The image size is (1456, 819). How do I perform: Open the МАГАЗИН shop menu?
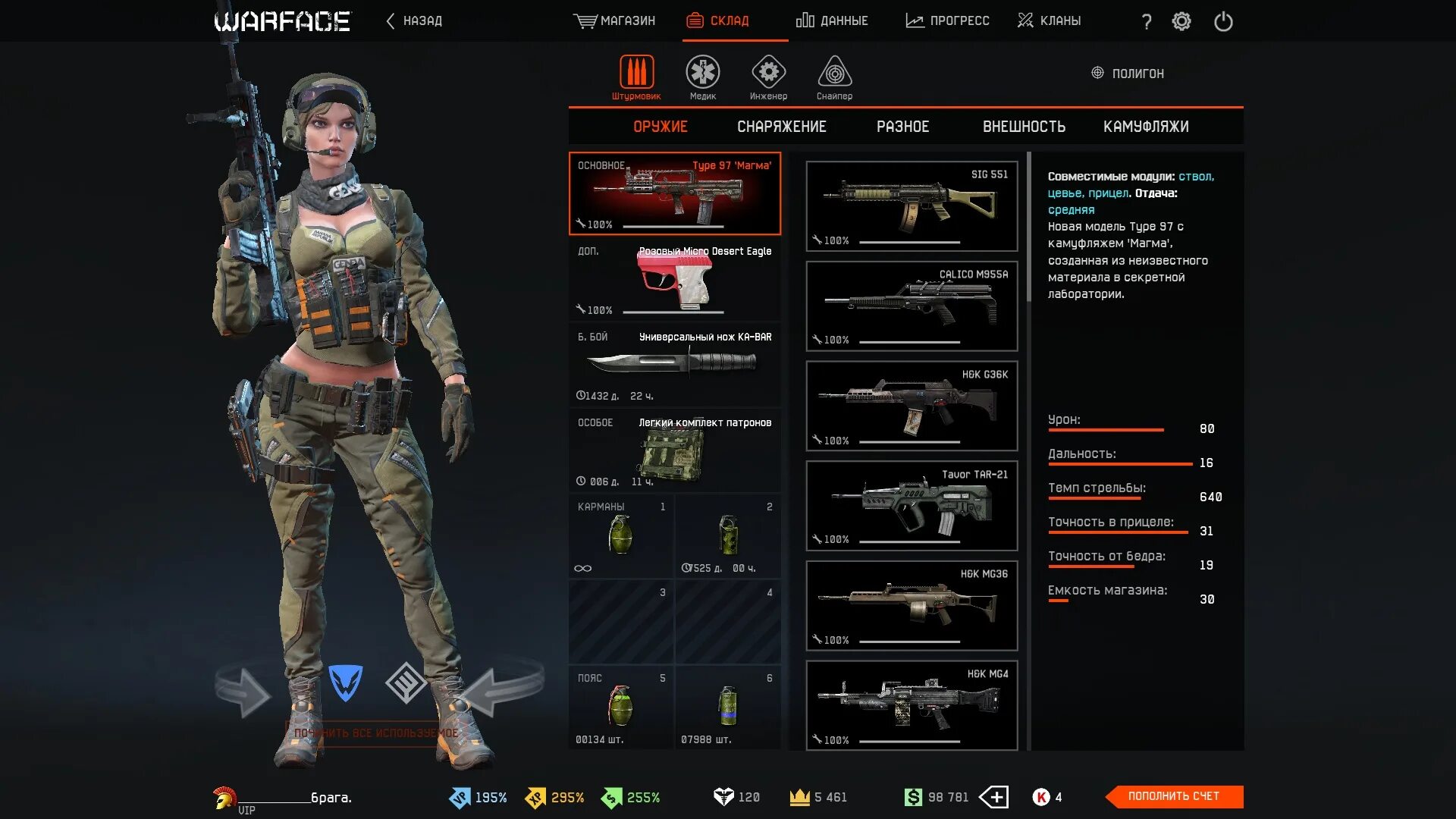coord(614,21)
